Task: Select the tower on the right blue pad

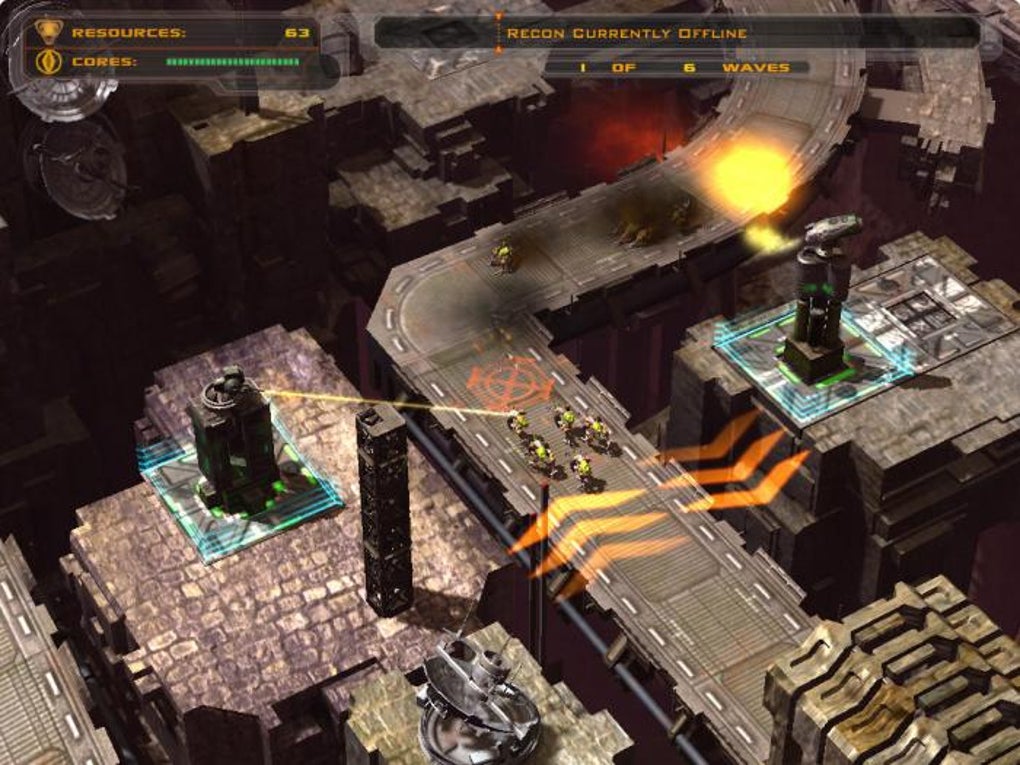Action: 818,305
